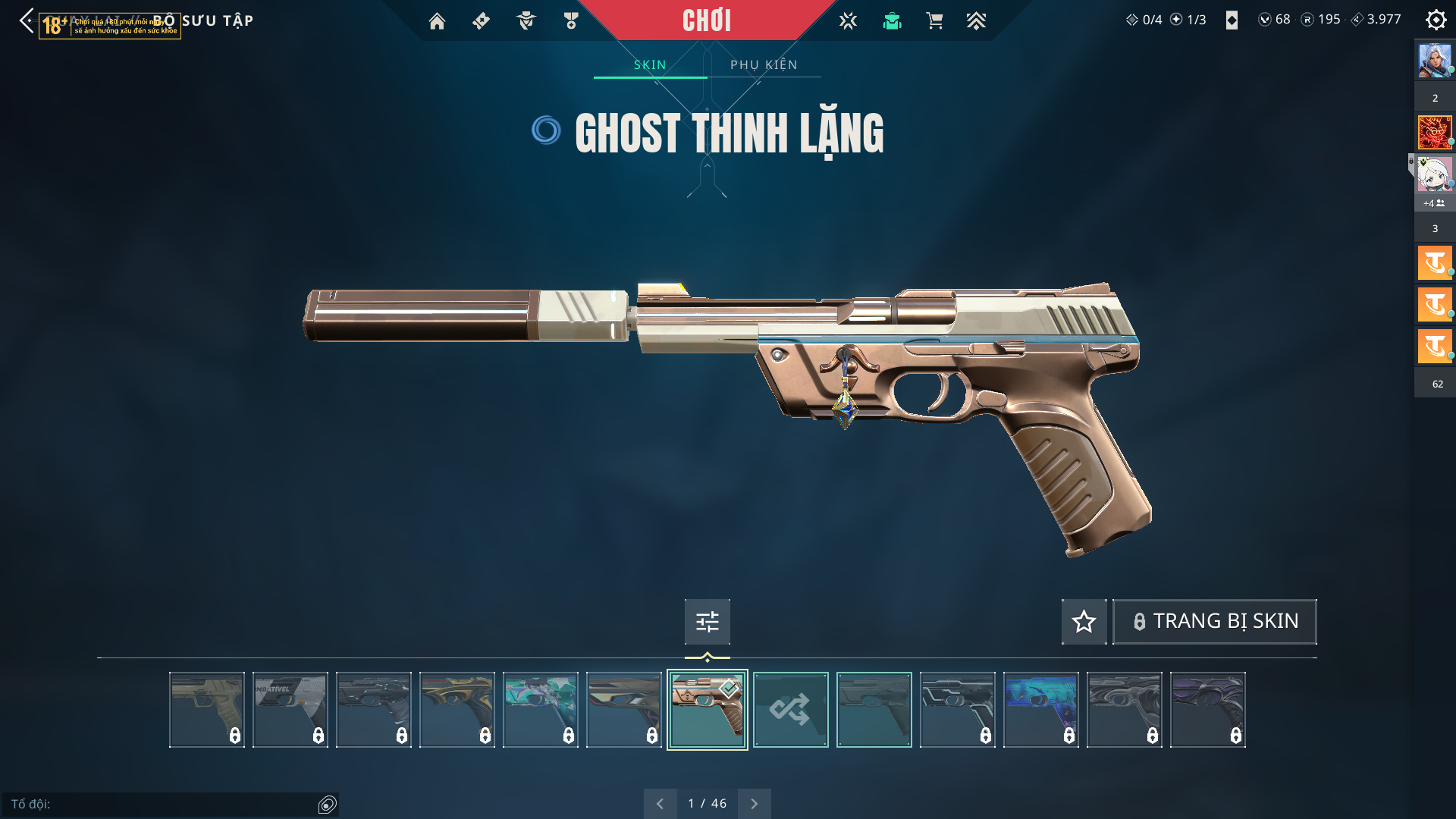
Task: Select the blue Ghost skin thumbnail
Action: point(1040,710)
